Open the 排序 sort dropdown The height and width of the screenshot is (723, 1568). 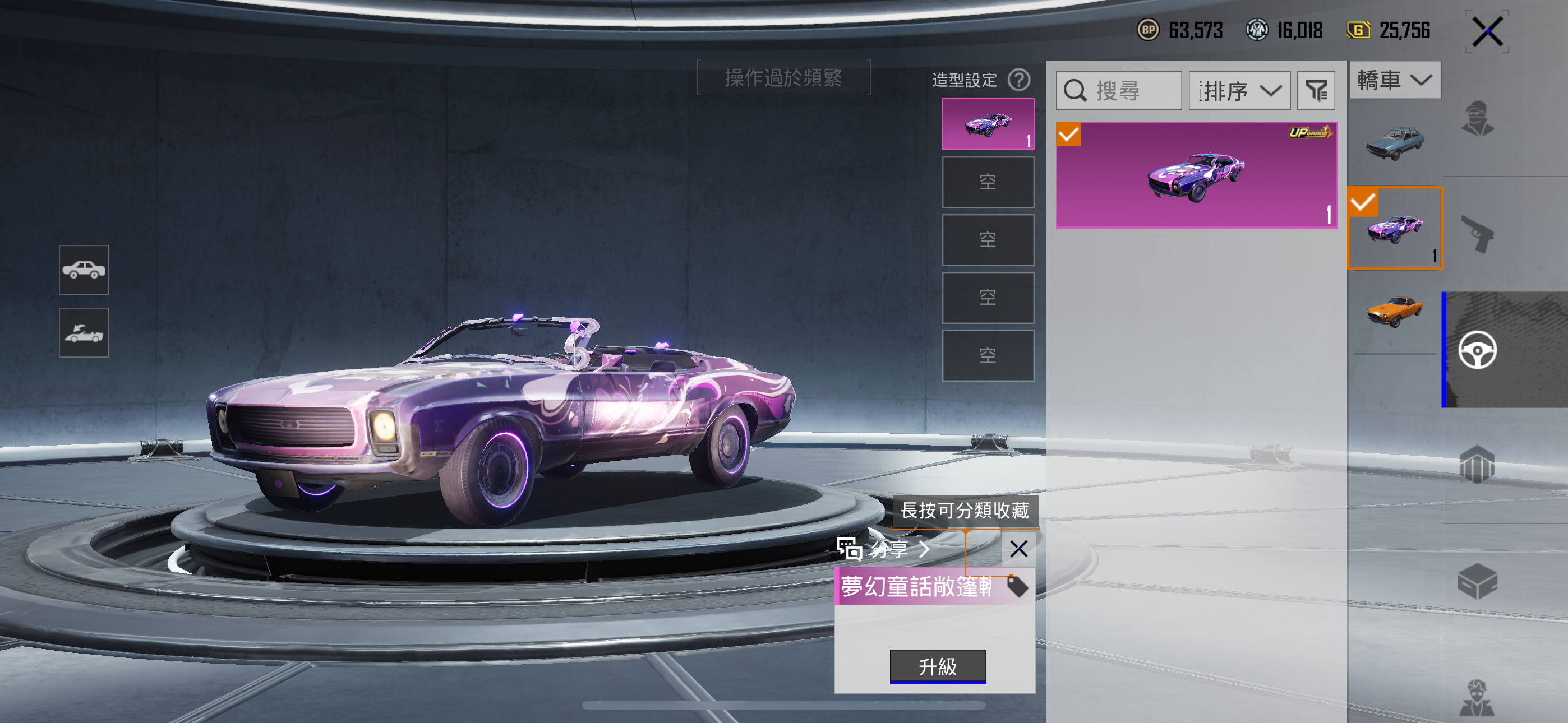[x=1239, y=91]
